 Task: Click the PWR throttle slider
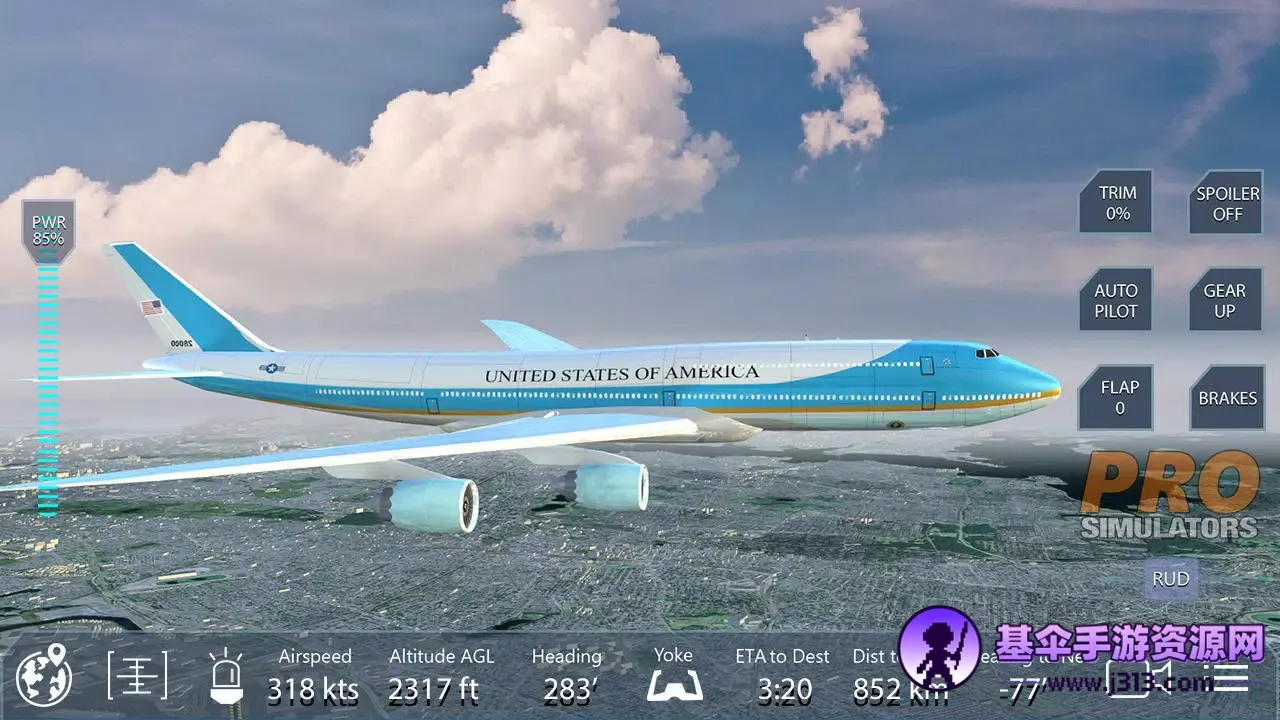click(x=47, y=380)
